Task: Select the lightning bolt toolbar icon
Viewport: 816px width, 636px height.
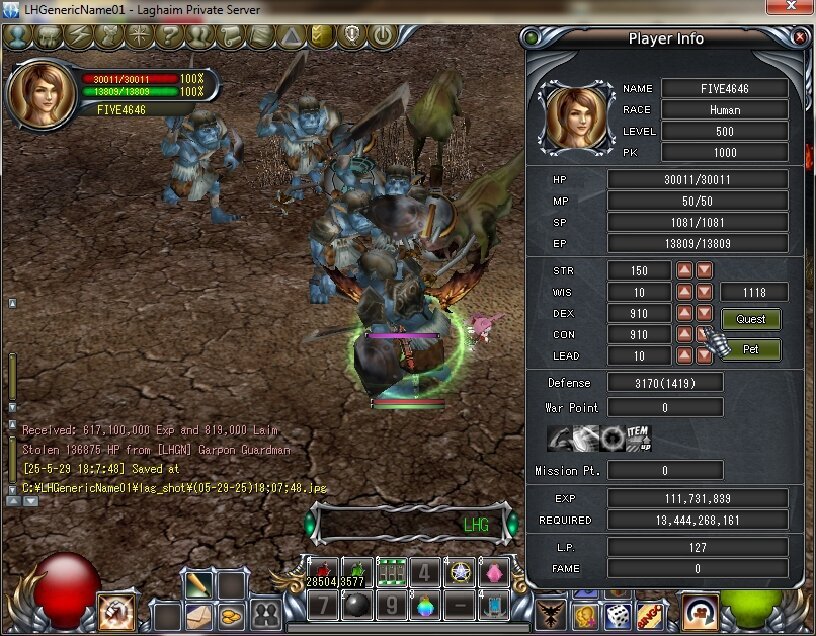Action: [x=78, y=37]
